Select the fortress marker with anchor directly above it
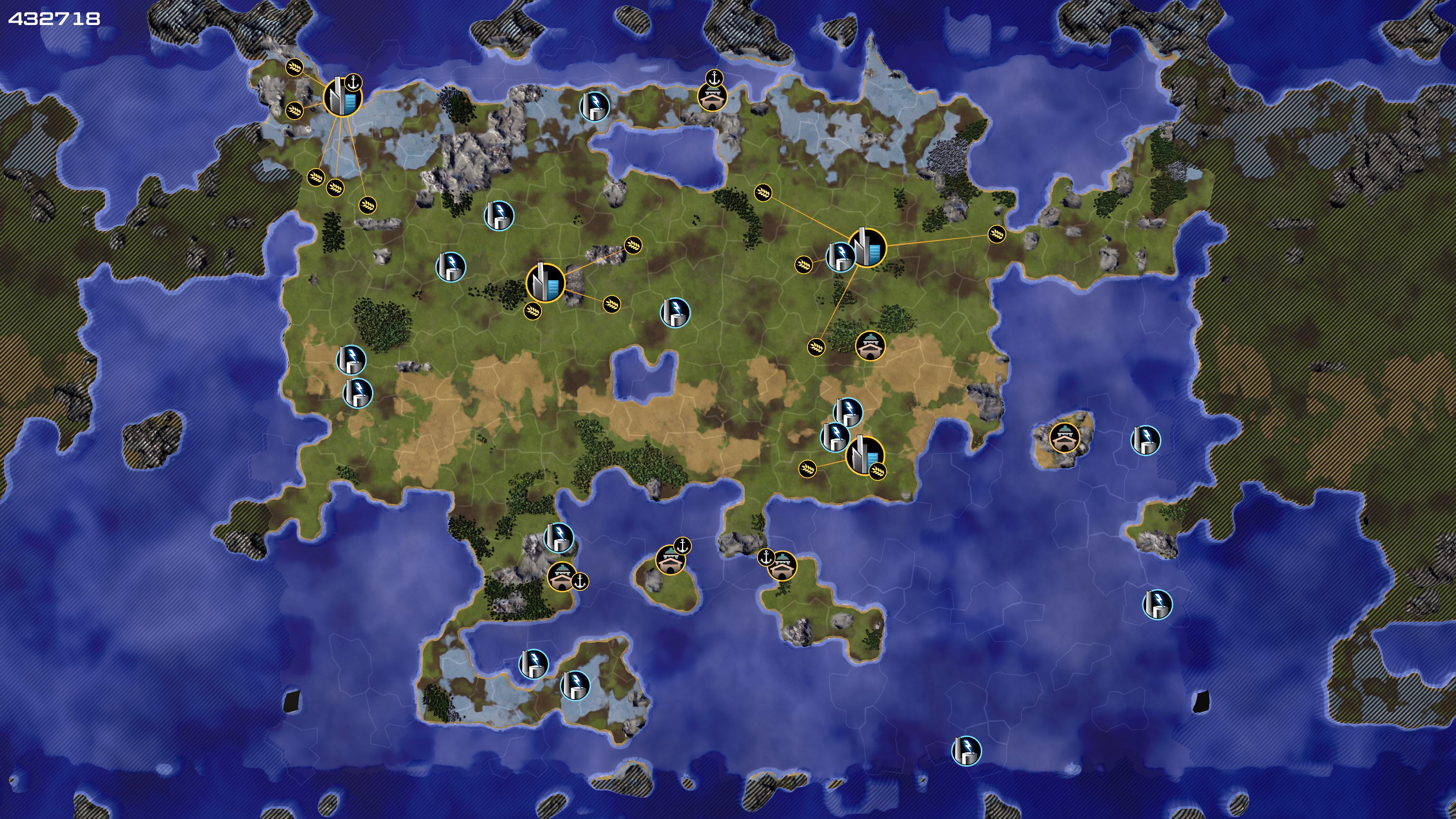Viewport: 1456px width, 819px height. tap(712, 97)
